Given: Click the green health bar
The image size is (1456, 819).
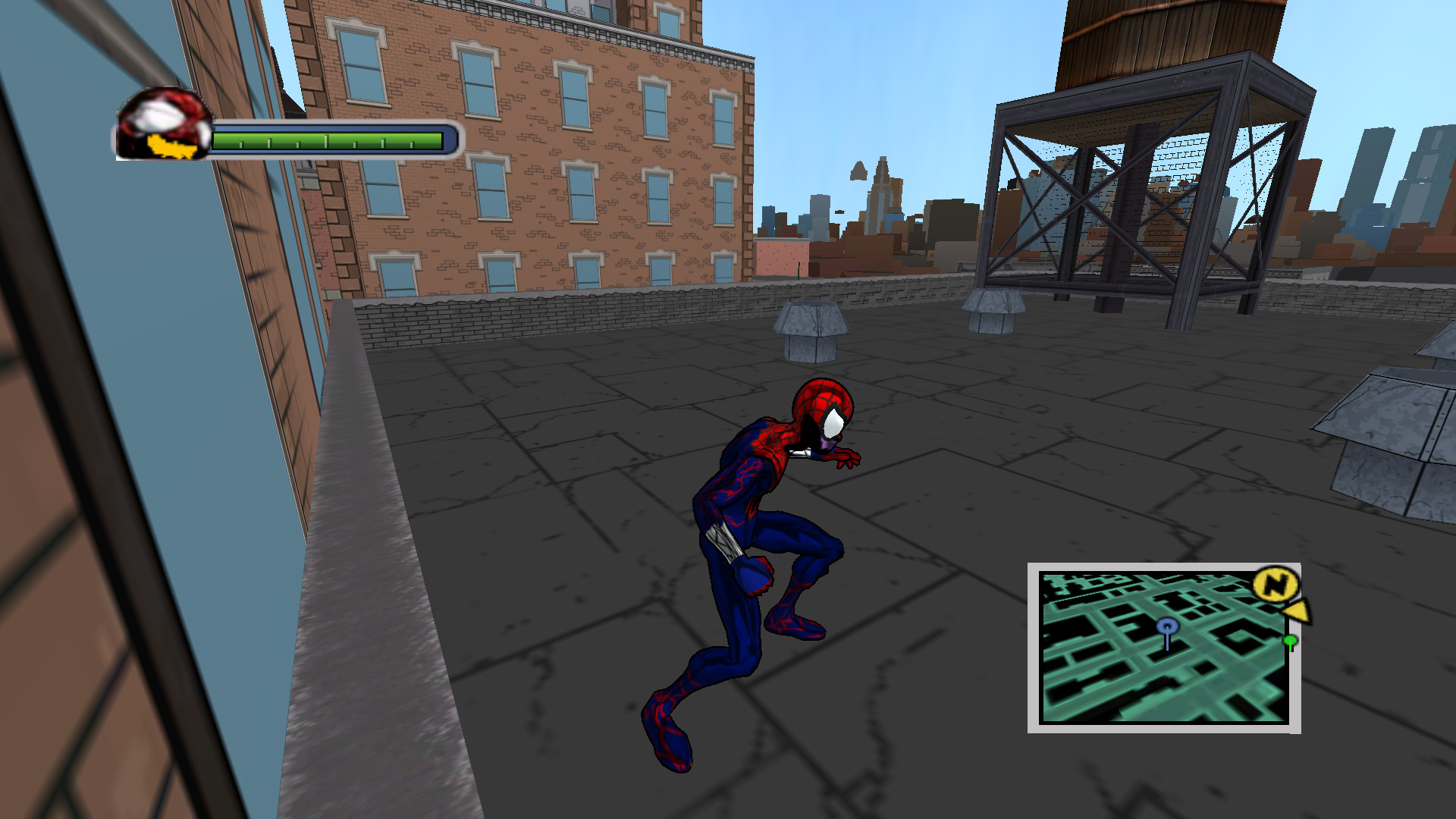Looking at the screenshot, I should coord(326,140).
